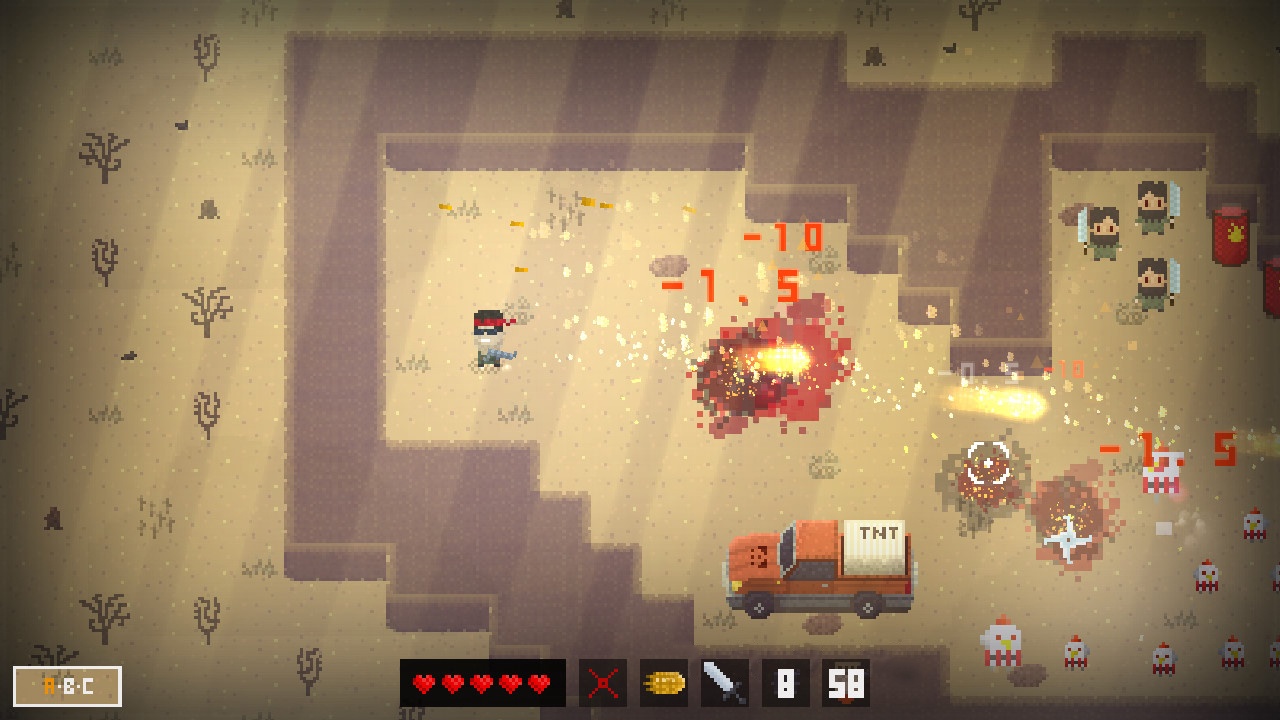The height and width of the screenshot is (720, 1280).
Task: Toggle weapon slot C in the selector box
Action: tap(88, 686)
